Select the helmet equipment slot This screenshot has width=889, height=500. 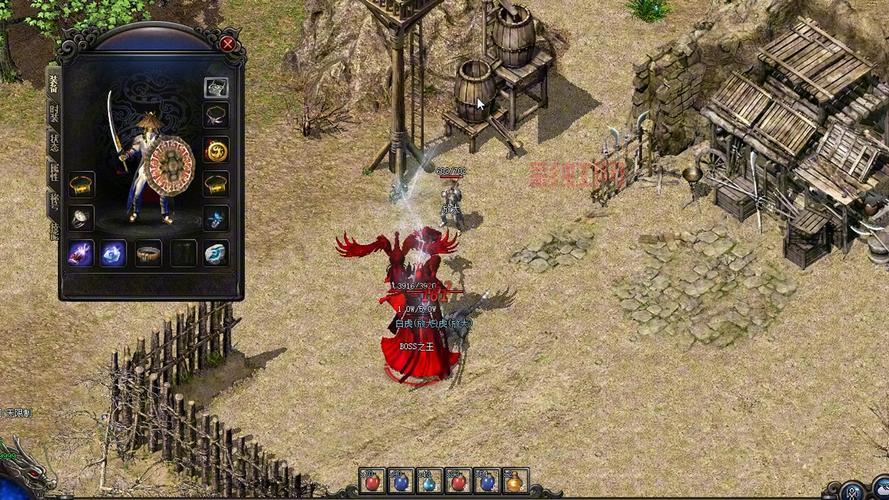tap(216, 88)
